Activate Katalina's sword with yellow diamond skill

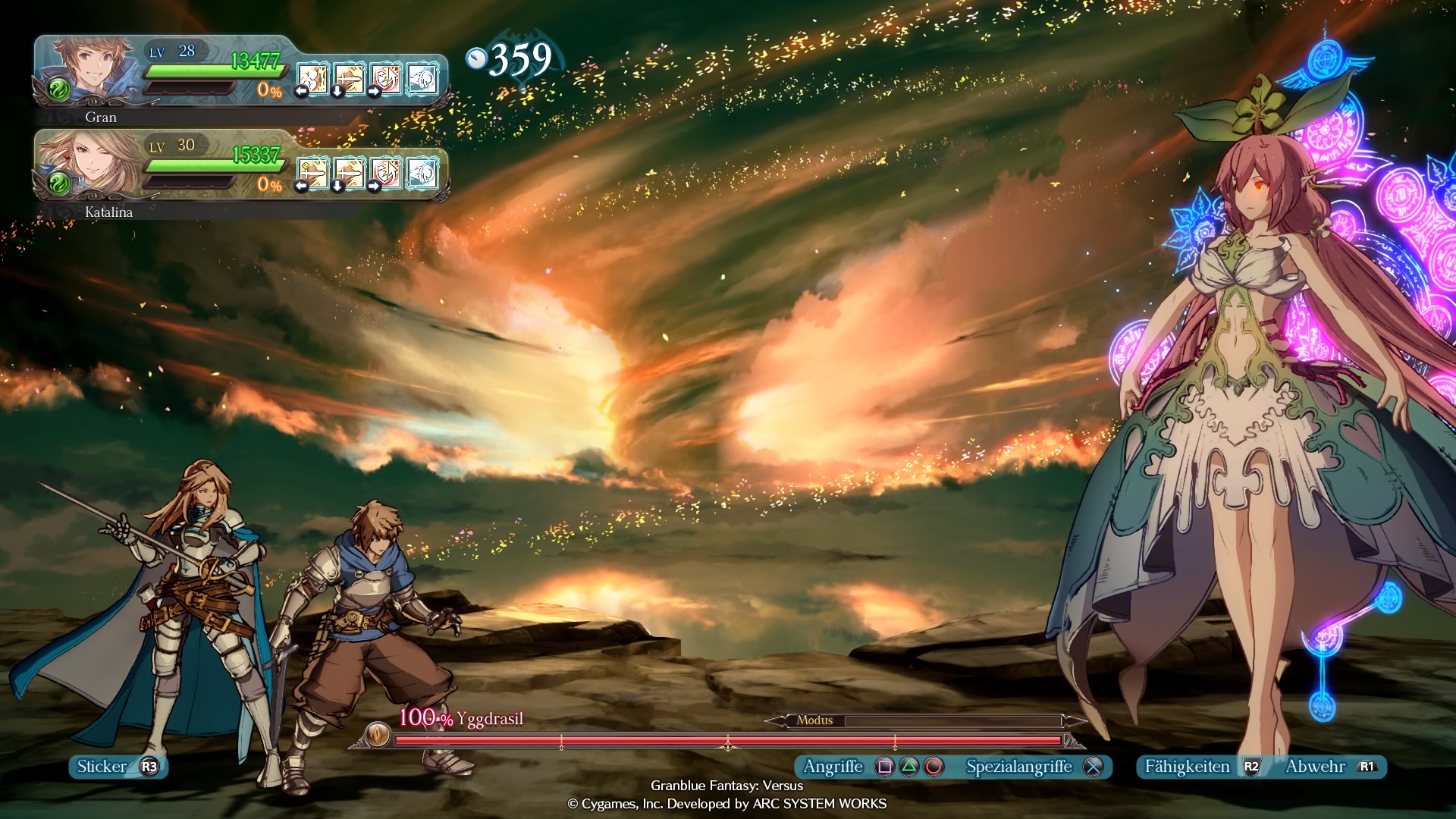[313, 173]
